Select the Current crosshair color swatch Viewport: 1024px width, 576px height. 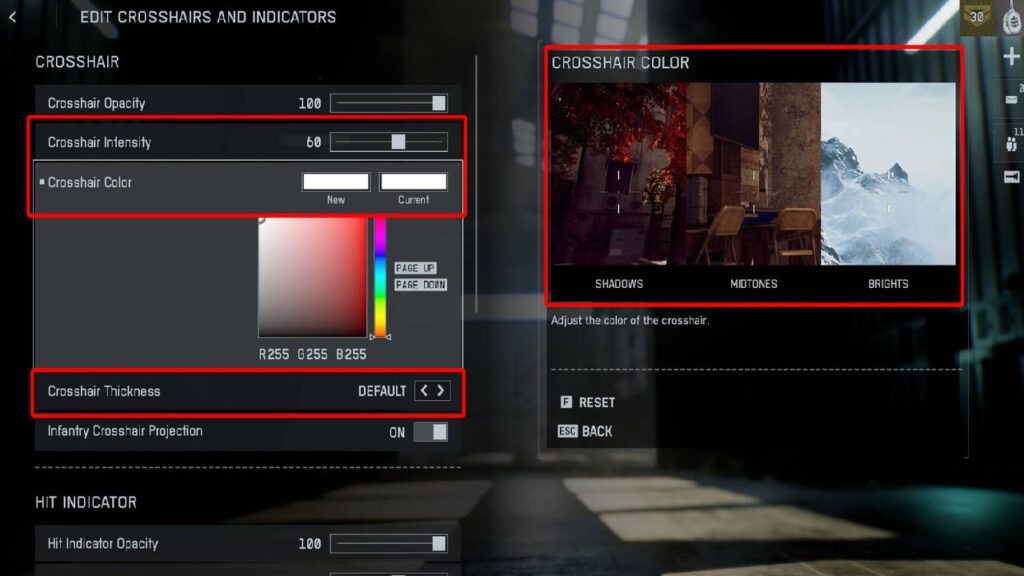tap(413, 182)
